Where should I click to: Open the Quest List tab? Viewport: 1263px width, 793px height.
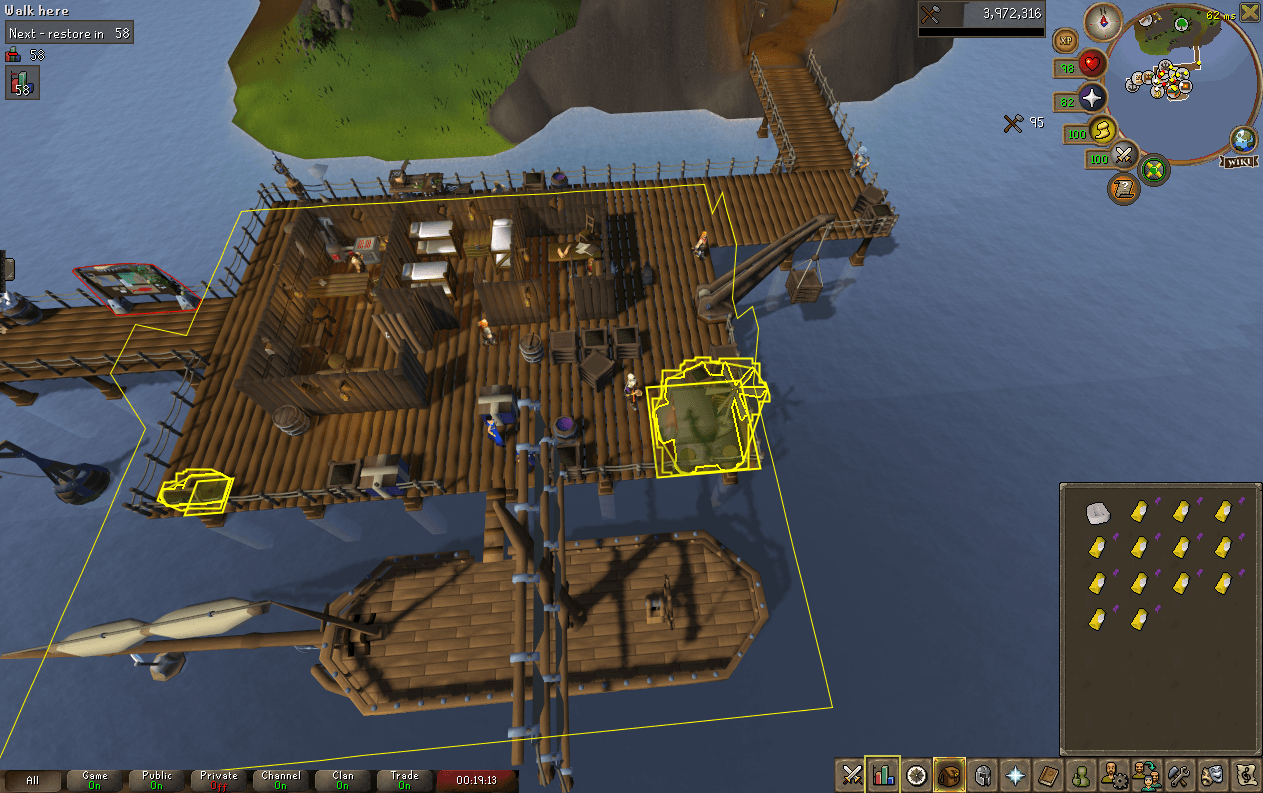pos(916,774)
